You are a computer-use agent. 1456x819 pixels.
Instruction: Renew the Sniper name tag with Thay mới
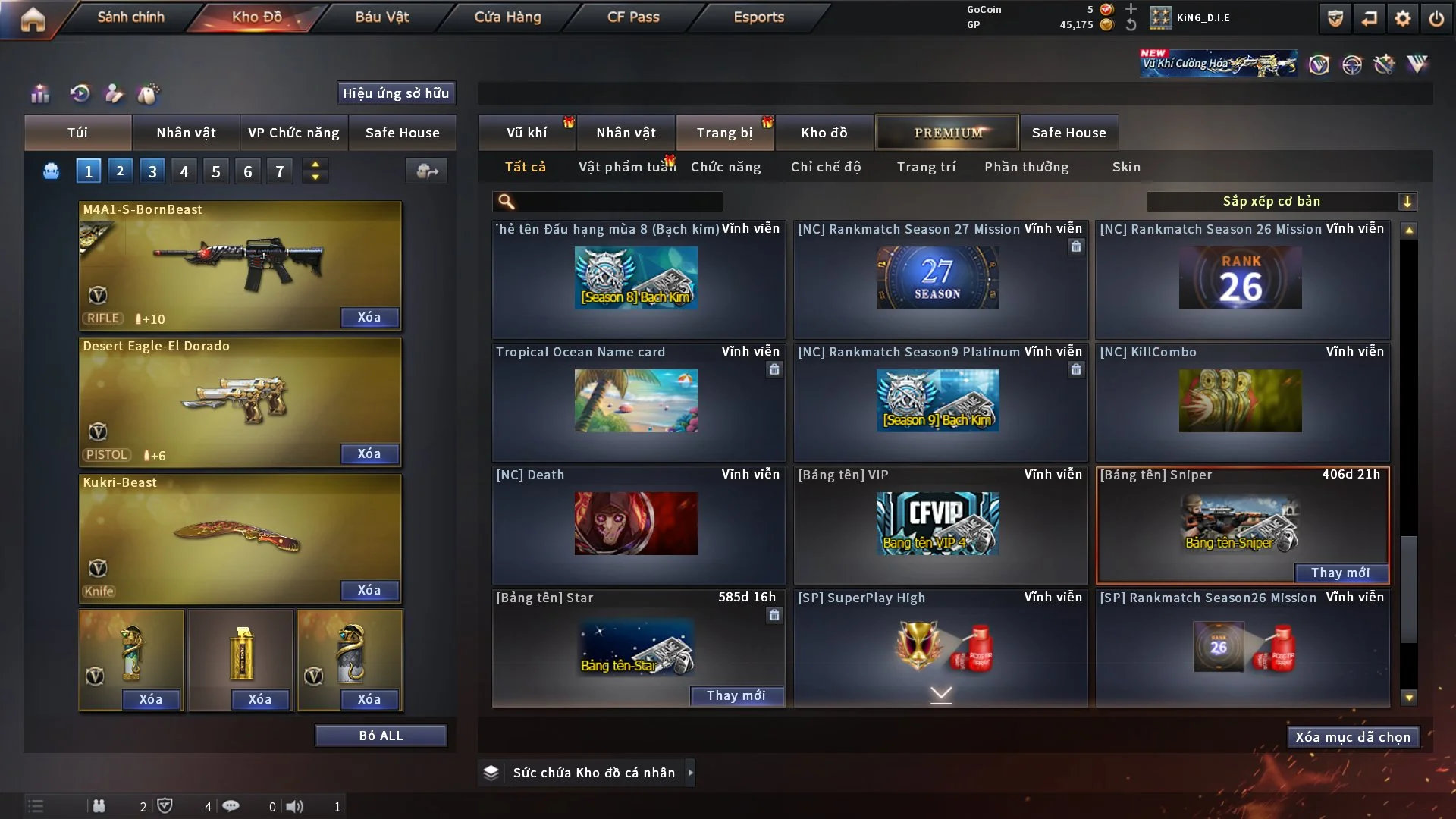tap(1340, 573)
